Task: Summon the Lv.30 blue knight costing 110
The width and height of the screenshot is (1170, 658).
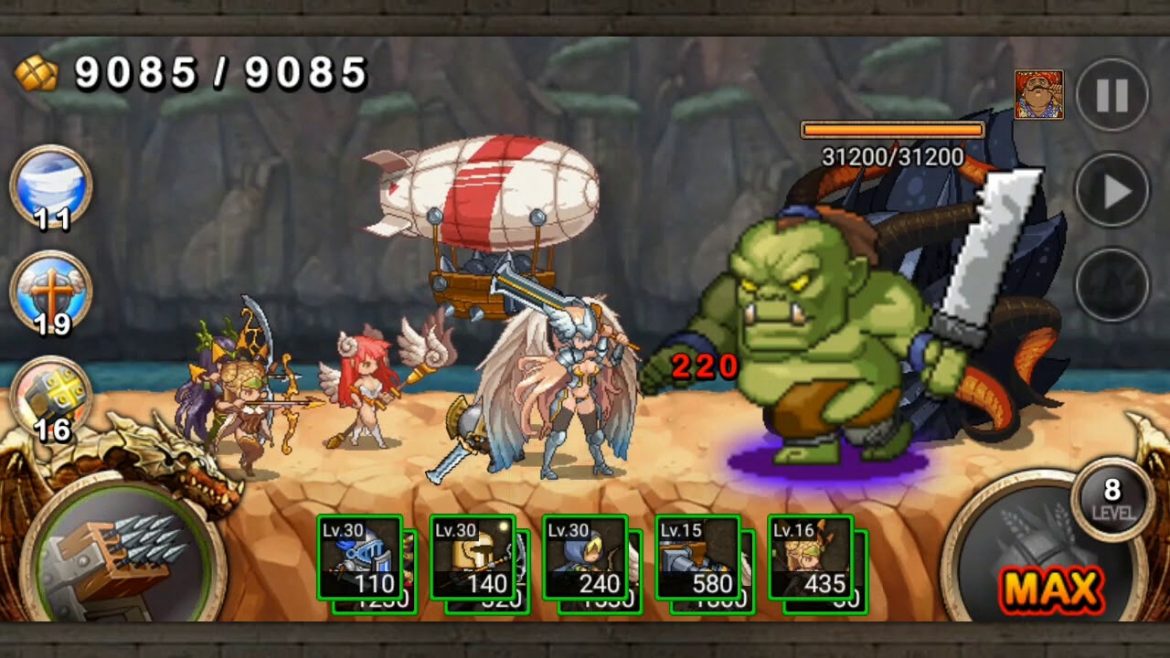Action: (x=360, y=558)
